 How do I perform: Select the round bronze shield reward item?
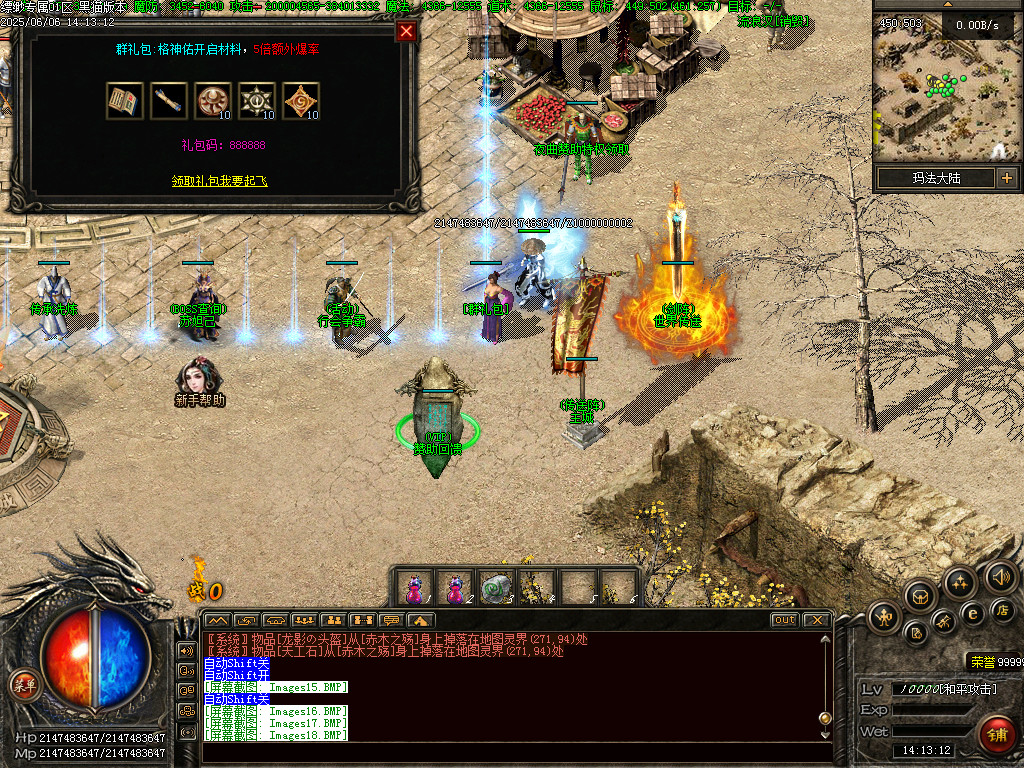(x=212, y=101)
